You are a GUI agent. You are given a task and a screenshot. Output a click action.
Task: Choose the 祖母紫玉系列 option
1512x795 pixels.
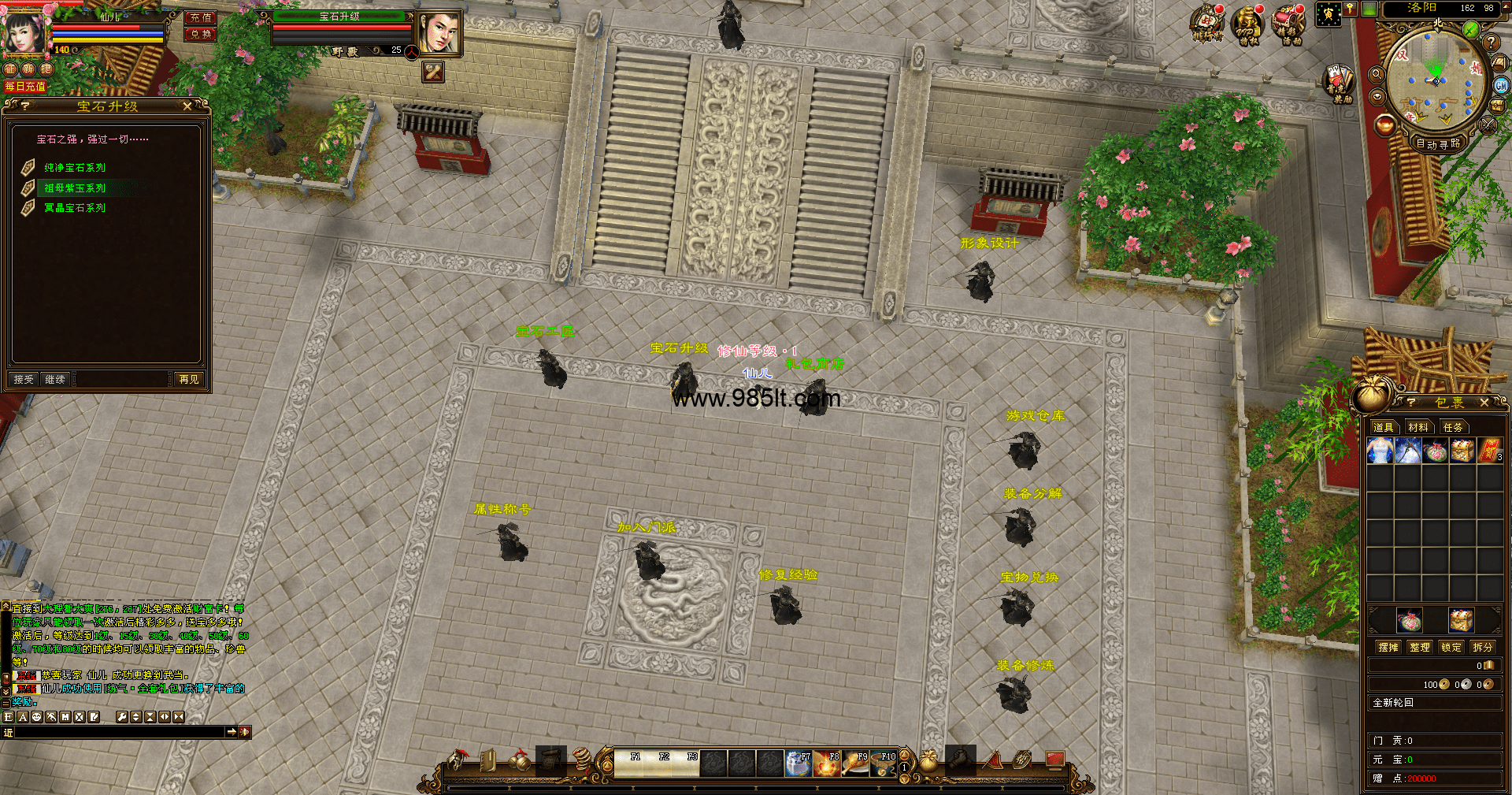75,188
